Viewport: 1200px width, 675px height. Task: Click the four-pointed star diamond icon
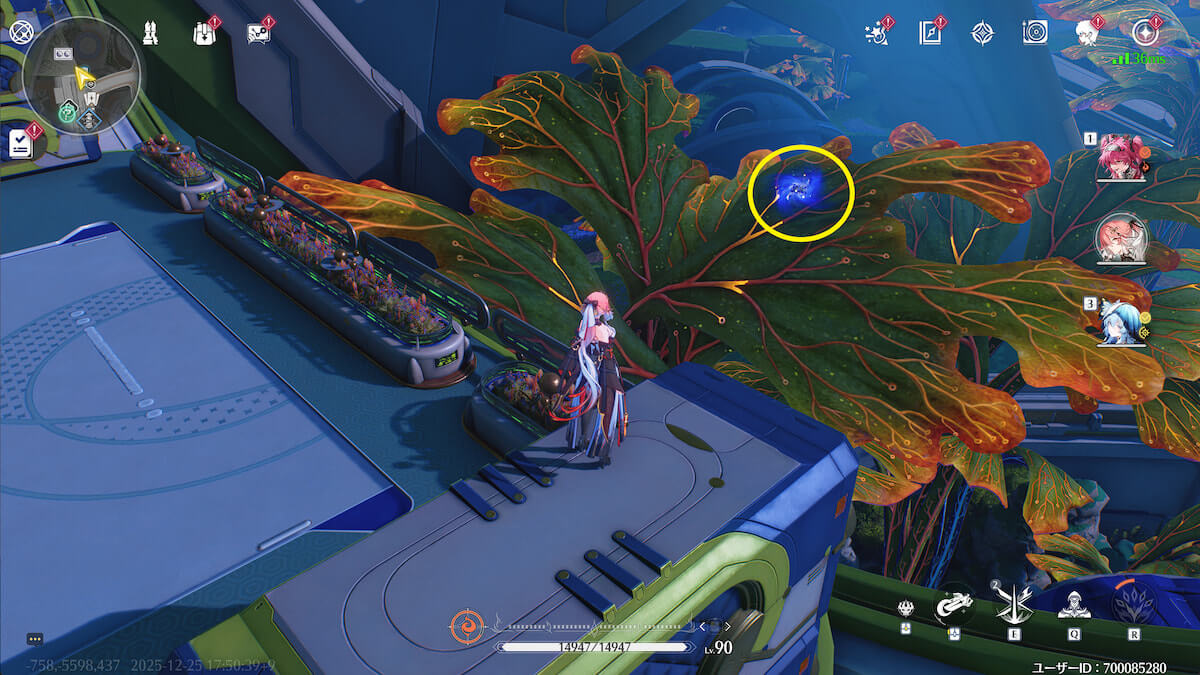pos(982,33)
